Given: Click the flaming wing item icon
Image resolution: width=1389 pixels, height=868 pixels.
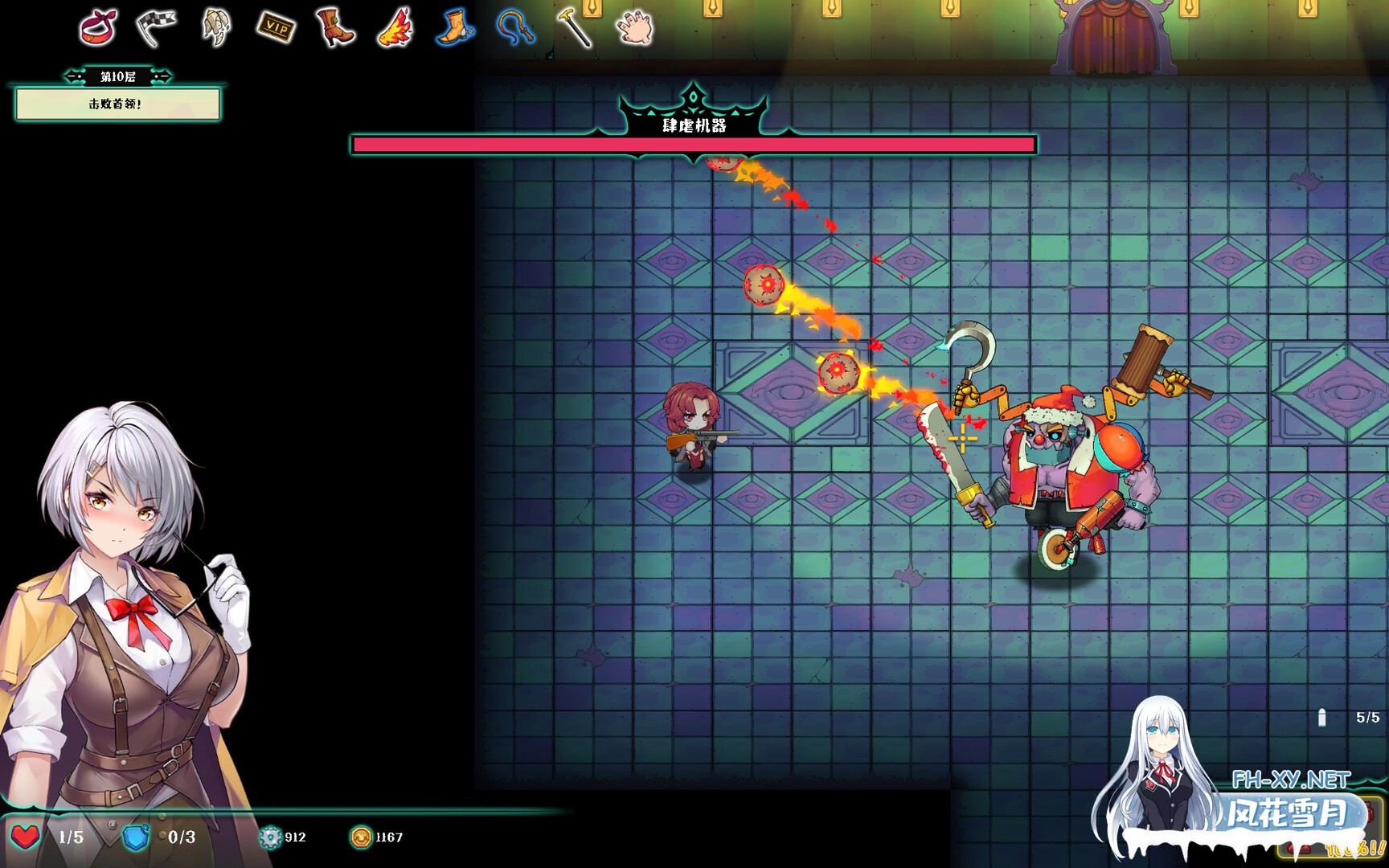Looking at the screenshot, I should [x=395, y=28].
